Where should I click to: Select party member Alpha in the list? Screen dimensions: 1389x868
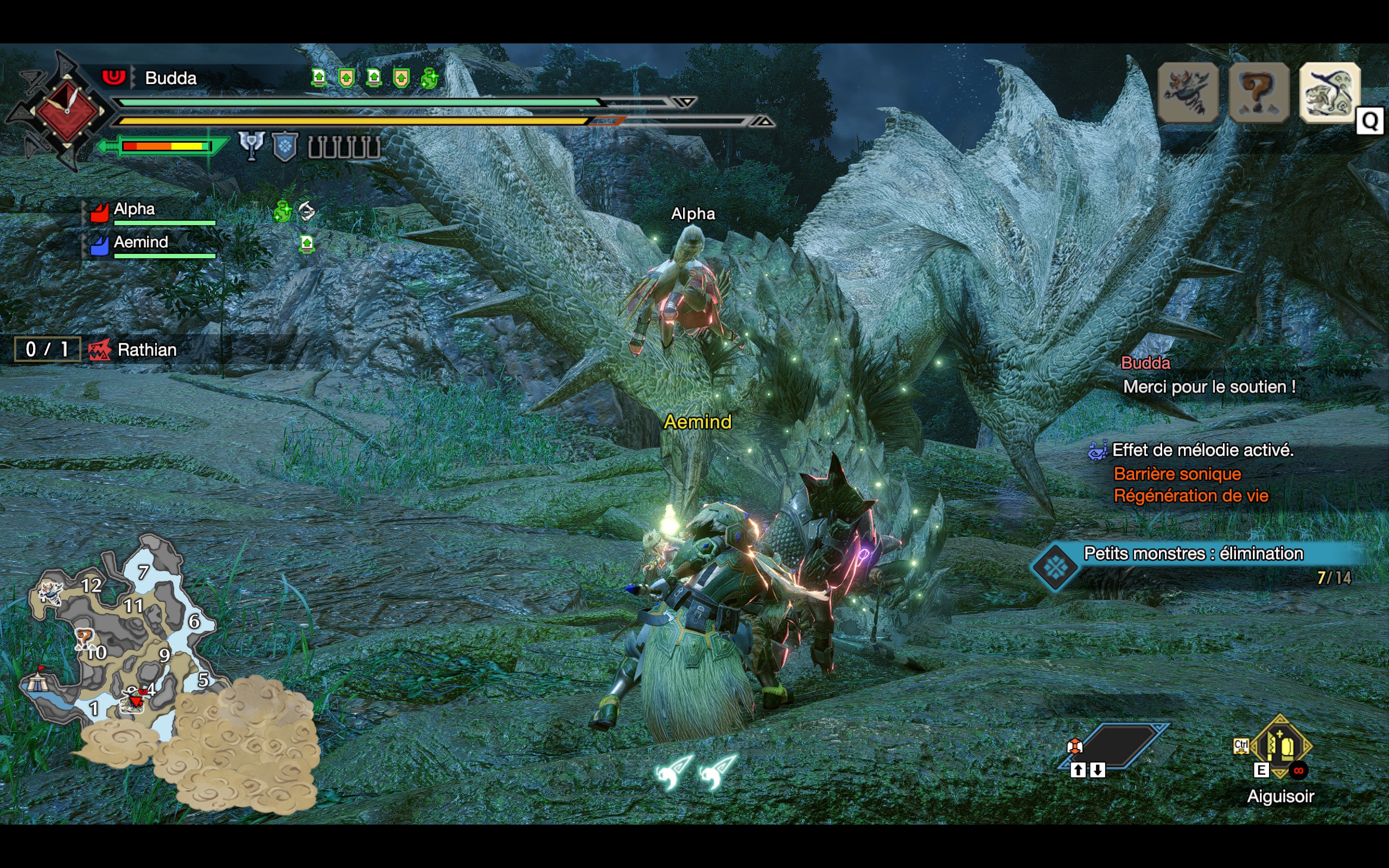(135, 209)
